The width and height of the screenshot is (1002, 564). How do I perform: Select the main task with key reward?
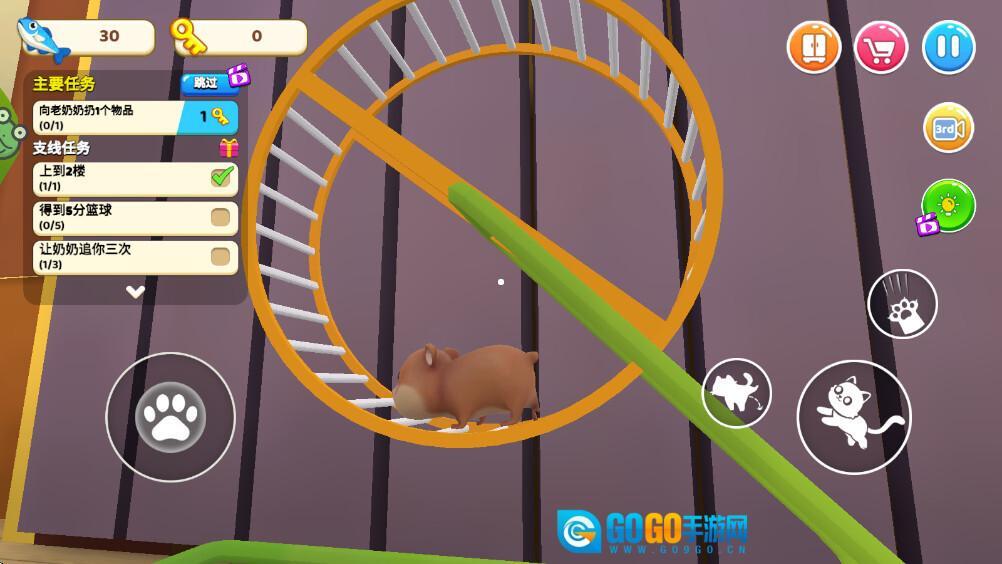pos(135,117)
